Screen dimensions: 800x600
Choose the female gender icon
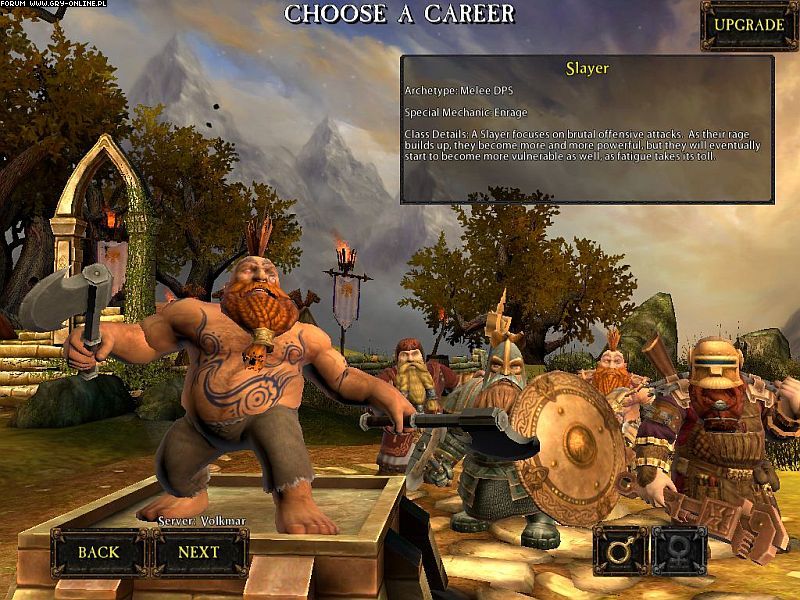pos(680,549)
